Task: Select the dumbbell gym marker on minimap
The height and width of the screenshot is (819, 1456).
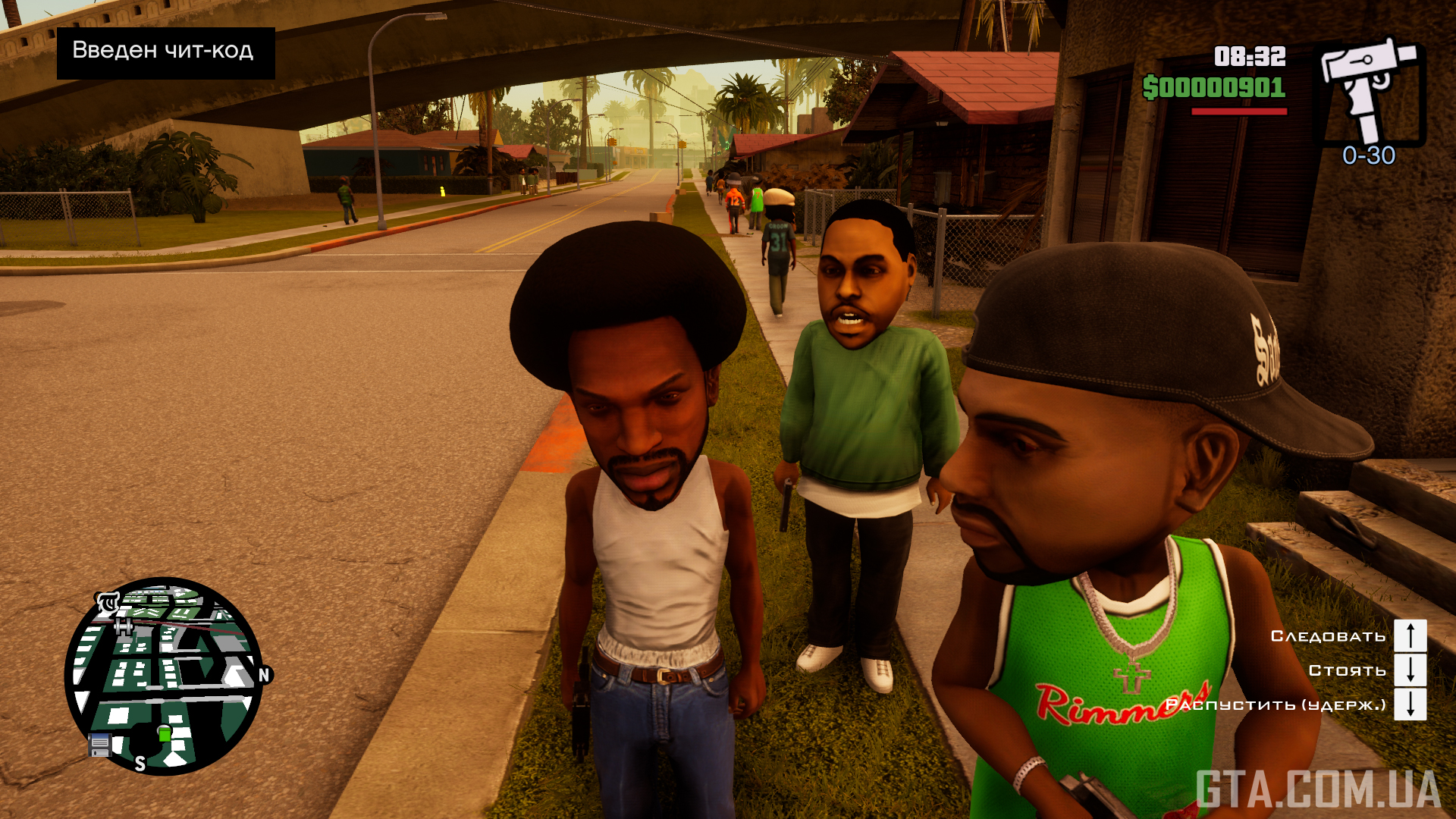Action: pyautogui.click(x=124, y=626)
